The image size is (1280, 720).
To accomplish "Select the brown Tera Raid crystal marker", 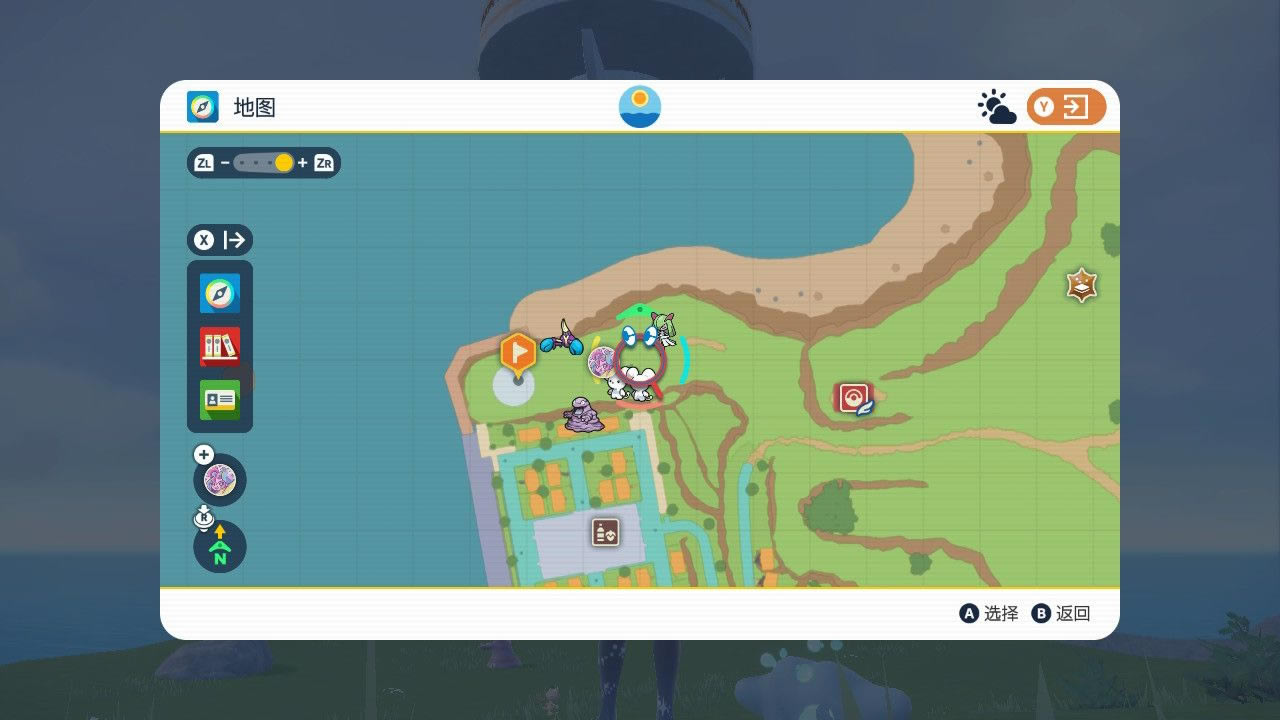I will tap(1081, 286).
